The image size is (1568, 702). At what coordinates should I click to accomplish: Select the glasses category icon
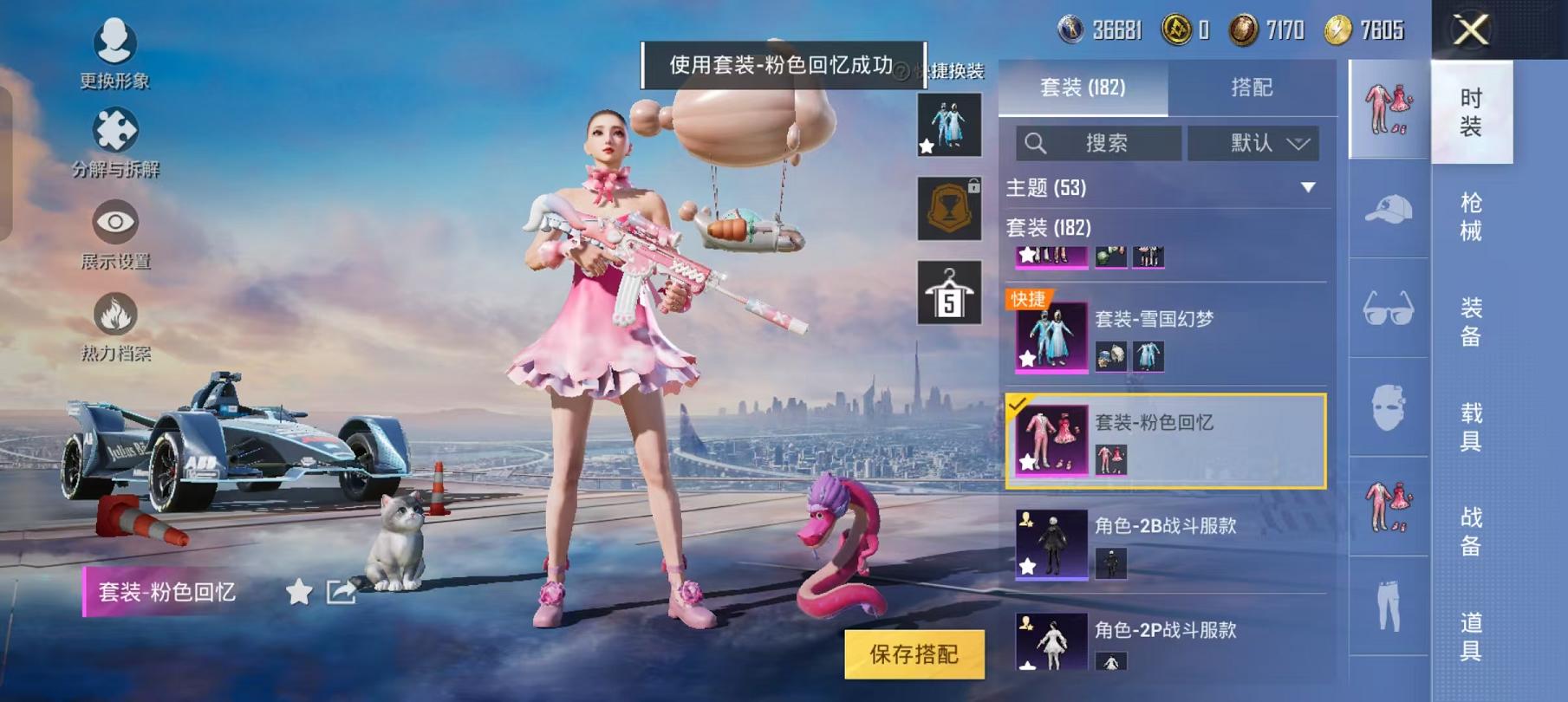point(1386,308)
